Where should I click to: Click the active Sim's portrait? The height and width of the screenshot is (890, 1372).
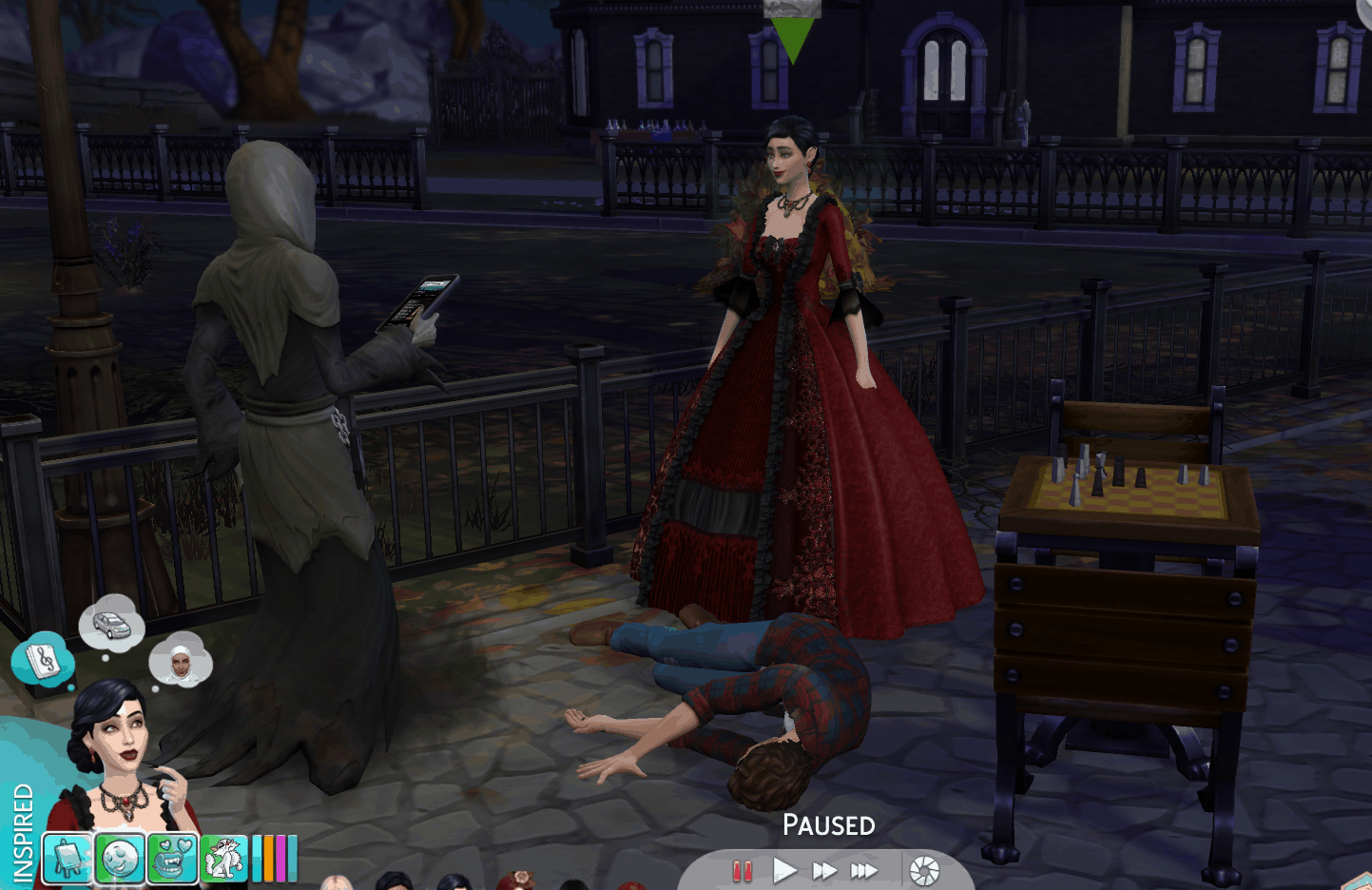point(119,770)
